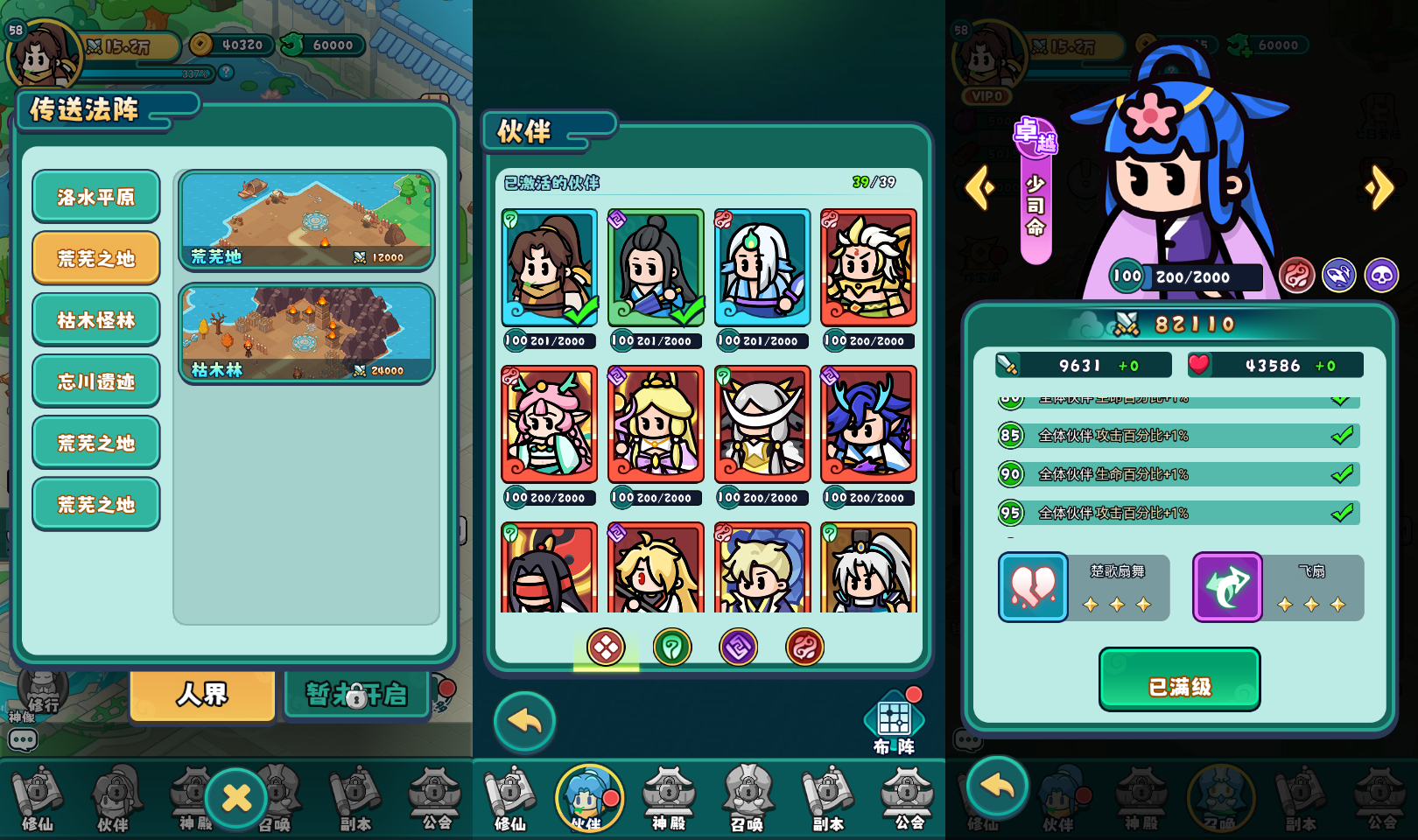Show all companions with the red diamond filter
This screenshot has height=840, width=1418.
(x=606, y=647)
